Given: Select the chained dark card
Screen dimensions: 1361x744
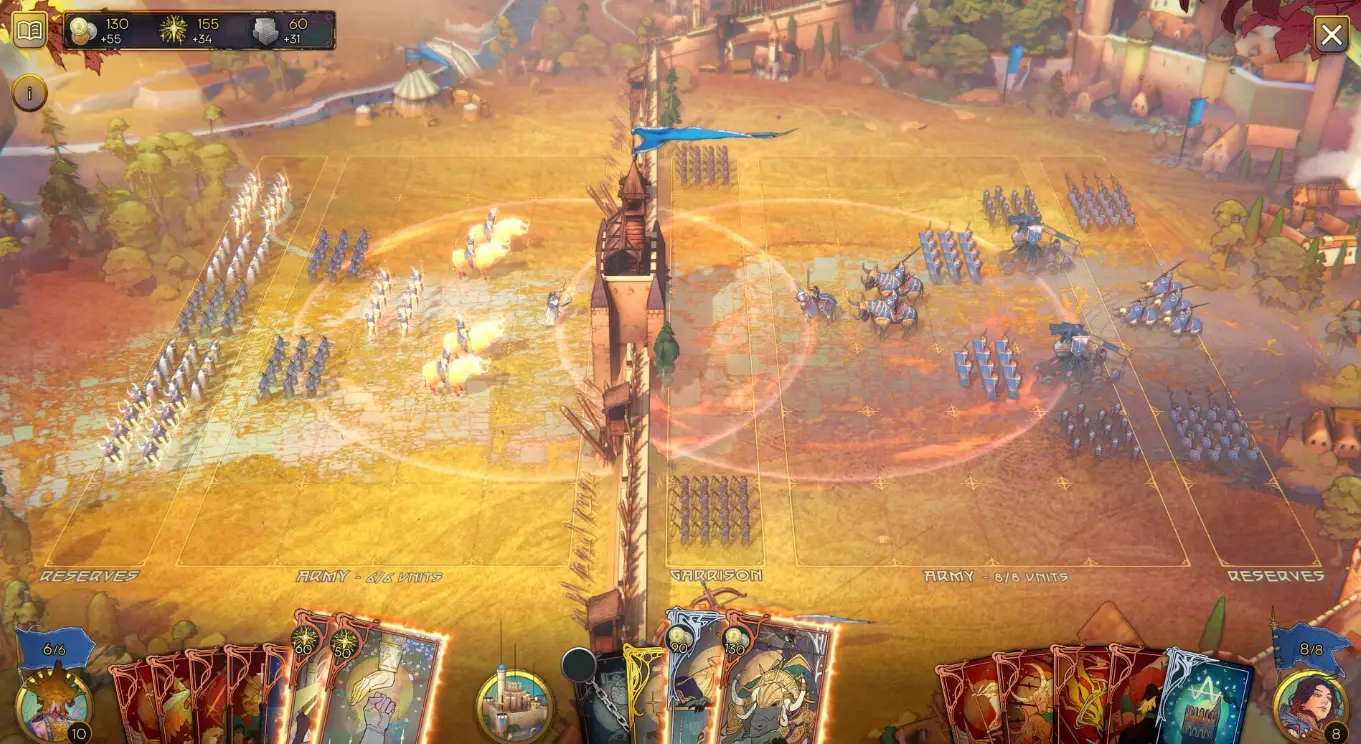Looking at the screenshot, I should [602, 700].
